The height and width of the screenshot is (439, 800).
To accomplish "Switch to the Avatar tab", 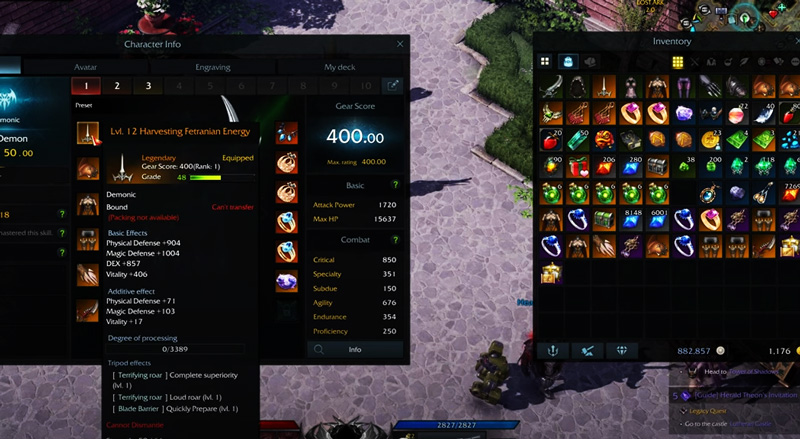I will tap(86, 67).
